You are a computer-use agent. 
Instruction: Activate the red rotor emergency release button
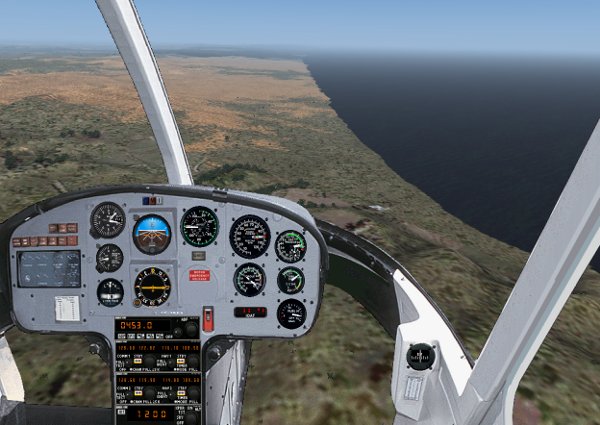[199, 275]
